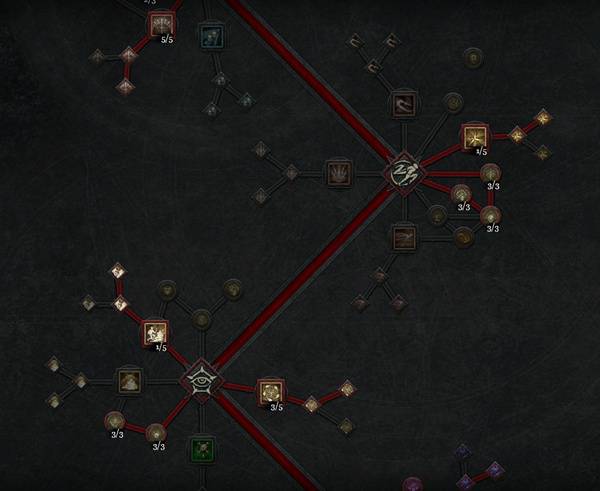Click the gold 1/5 skill right of running hub
The height and width of the screenshot is (491, 600).
pos(475,136)
